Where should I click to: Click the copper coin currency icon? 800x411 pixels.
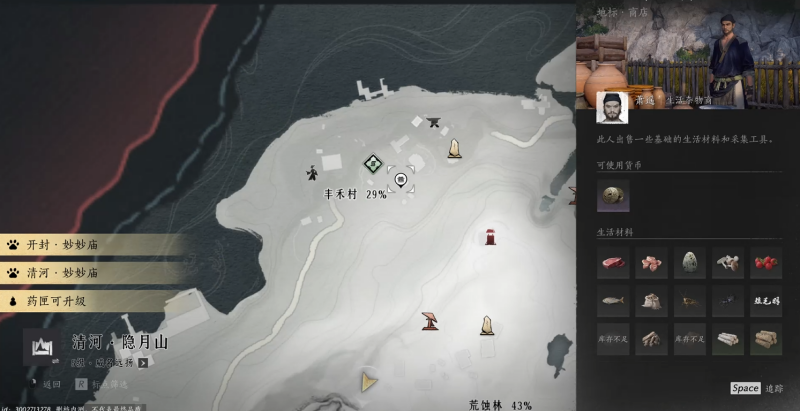[613, 197]
